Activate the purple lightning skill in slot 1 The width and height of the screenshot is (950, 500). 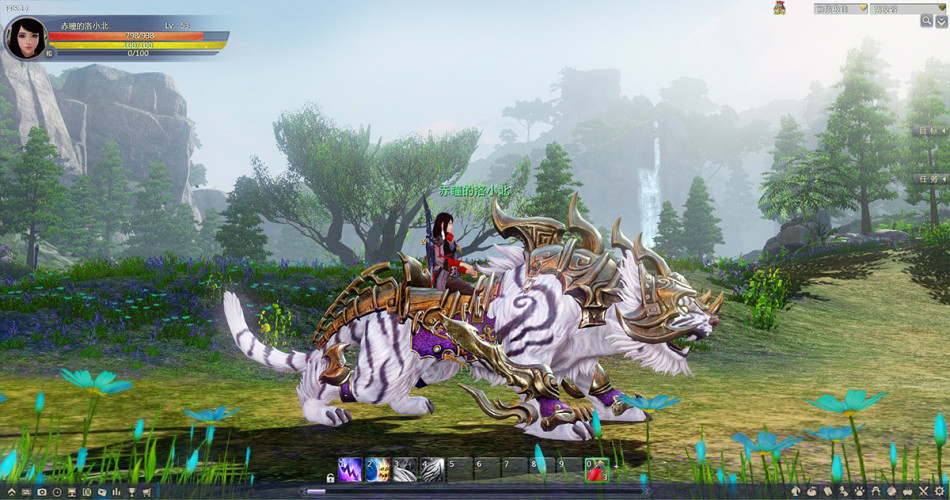point(350,469)
